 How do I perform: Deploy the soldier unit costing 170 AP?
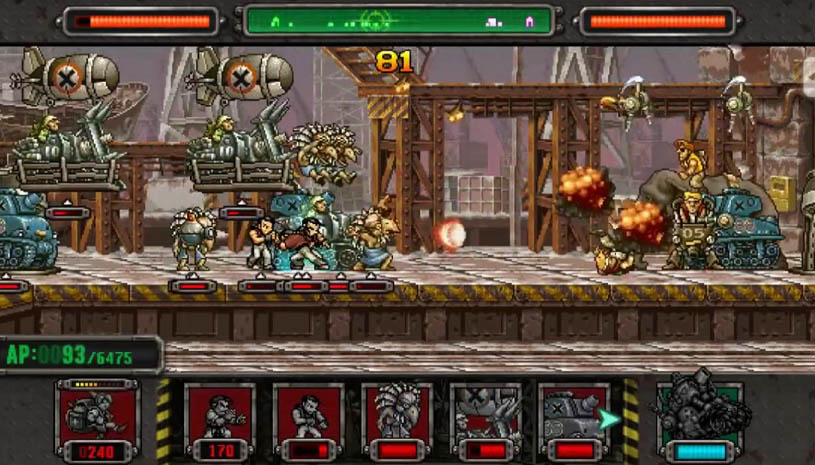pos(219,419)
